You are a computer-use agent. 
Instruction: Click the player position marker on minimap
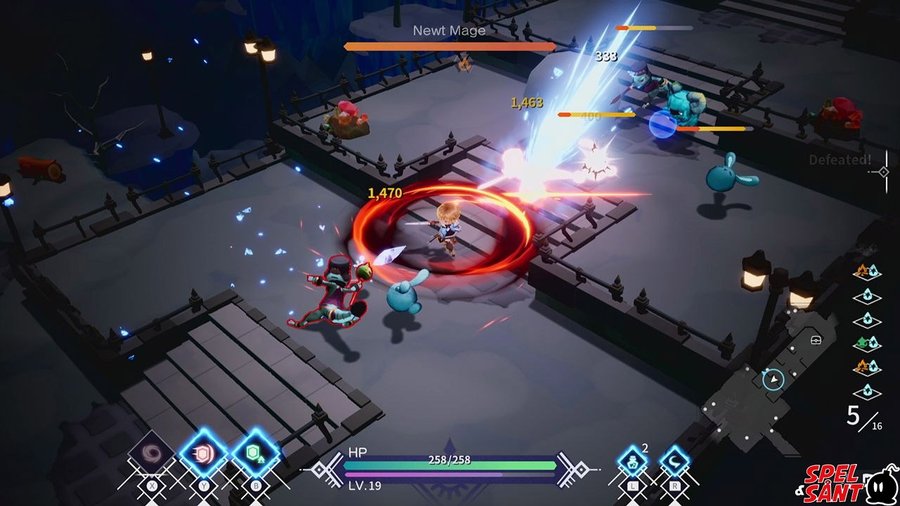(772, 379)
